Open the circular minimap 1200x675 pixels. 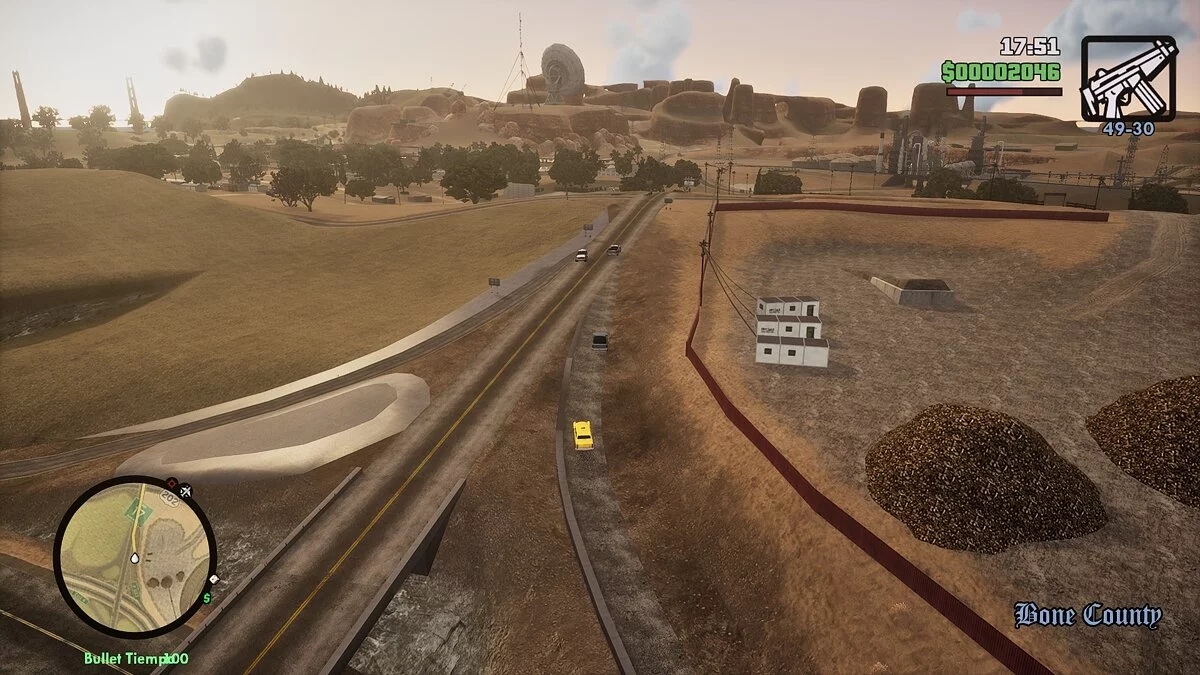(134, 556)
